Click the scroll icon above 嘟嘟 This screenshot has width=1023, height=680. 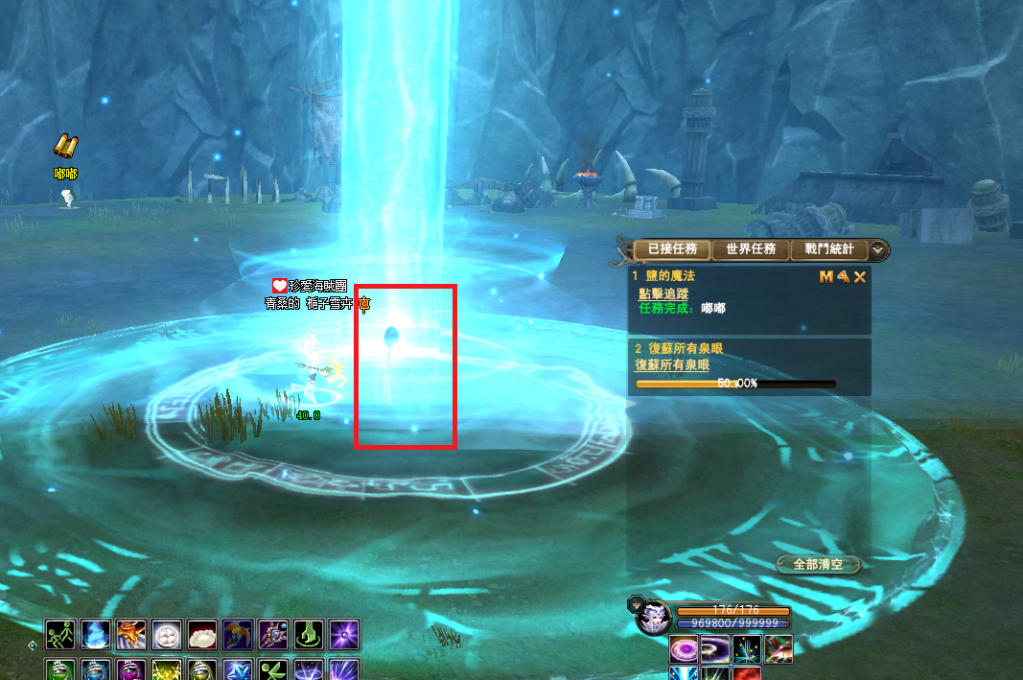click(66, 146)
